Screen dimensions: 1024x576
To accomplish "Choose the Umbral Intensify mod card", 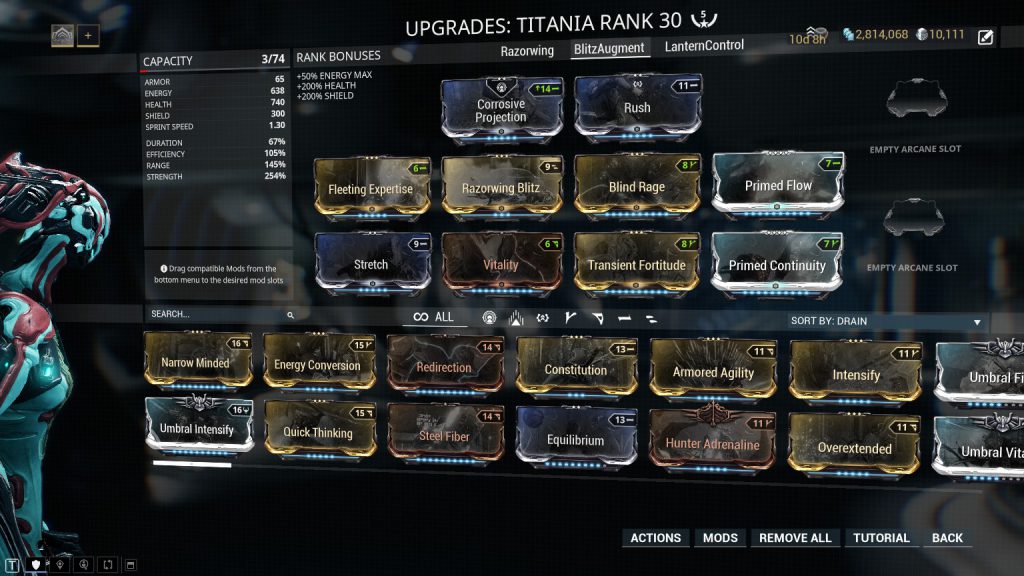I will (x=197, y=429).
